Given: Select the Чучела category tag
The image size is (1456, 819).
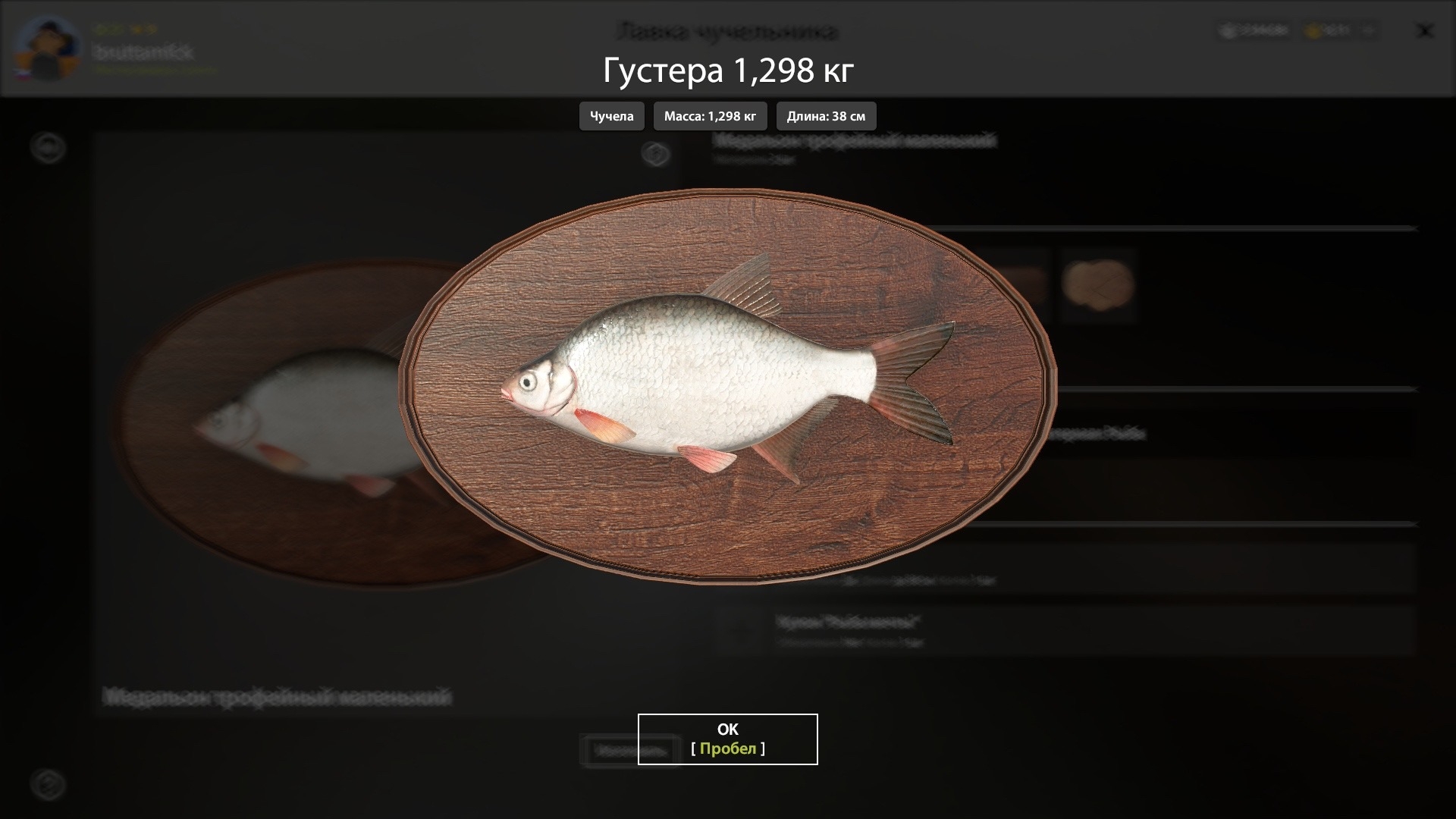Looking at the screenshot, I should tap(611, 116).
